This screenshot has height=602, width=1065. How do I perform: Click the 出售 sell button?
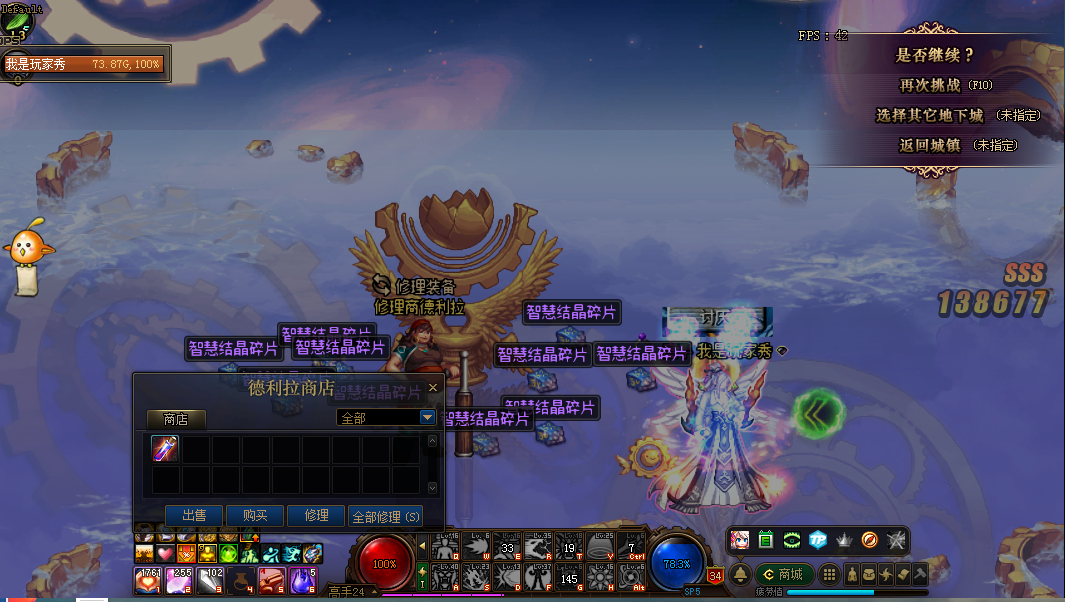[x=194, y=516]
